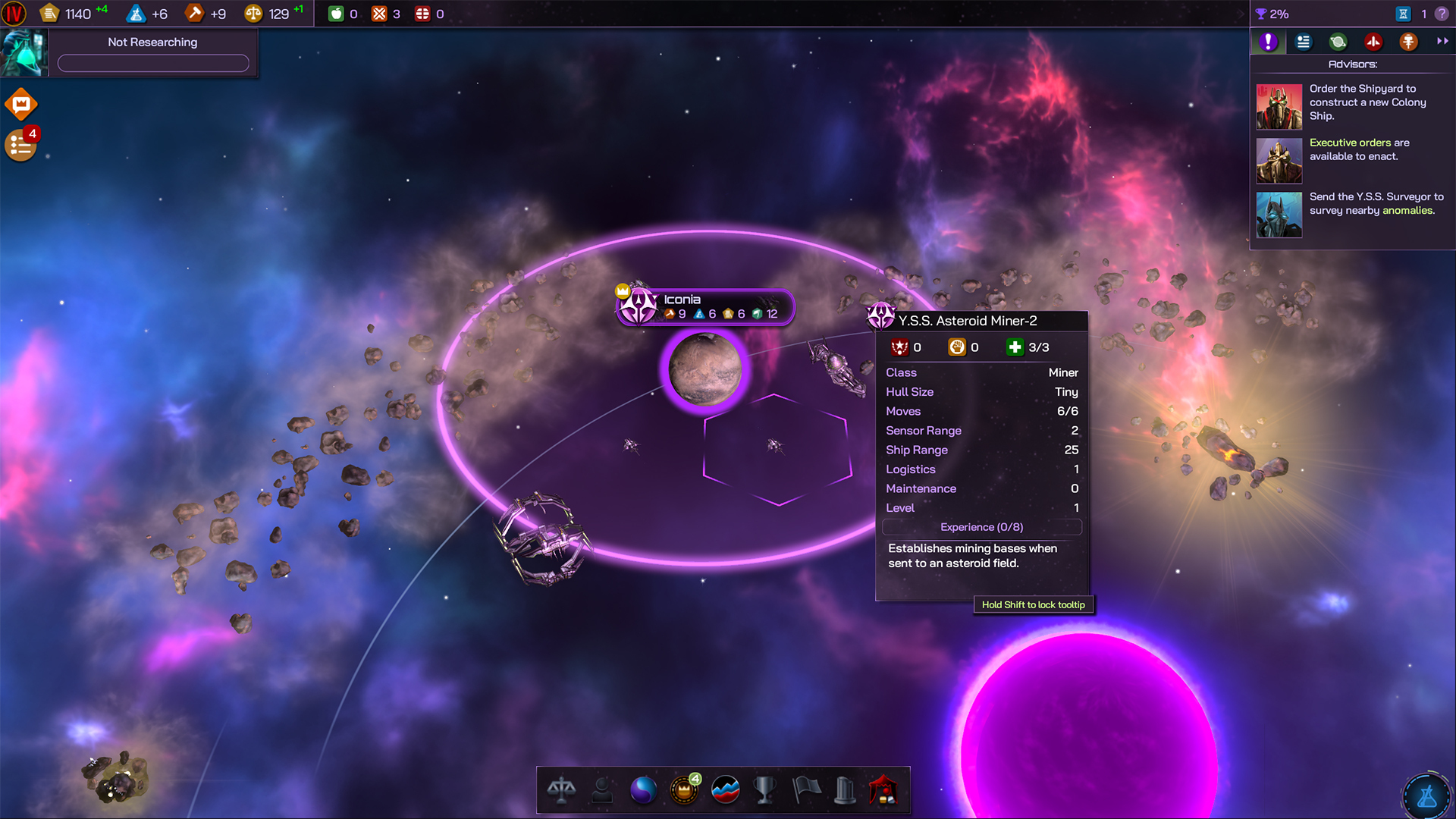Switch to the red ship tab
This screenshot has width=1456, height=819.
1373,42
